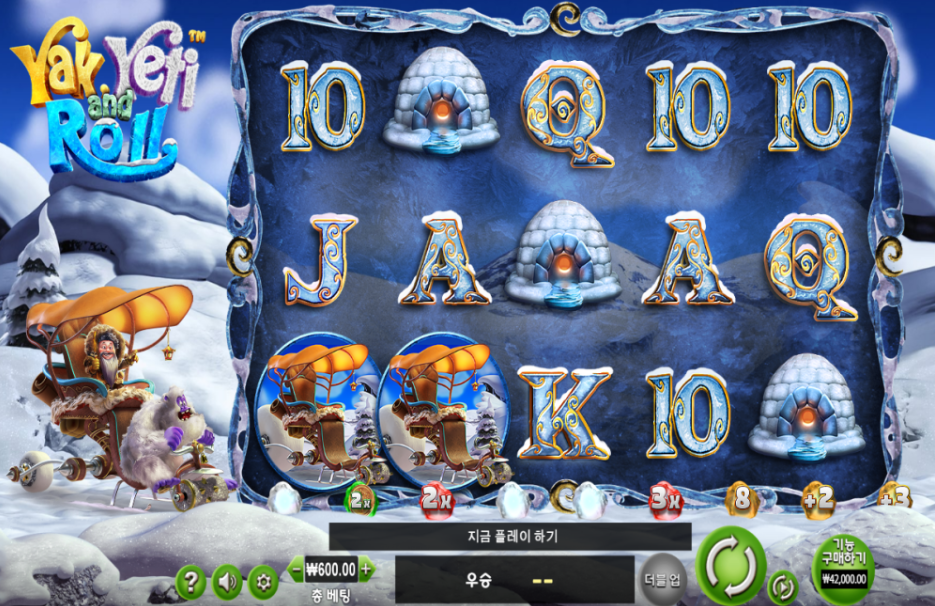Open the gear settings menu

264,580
